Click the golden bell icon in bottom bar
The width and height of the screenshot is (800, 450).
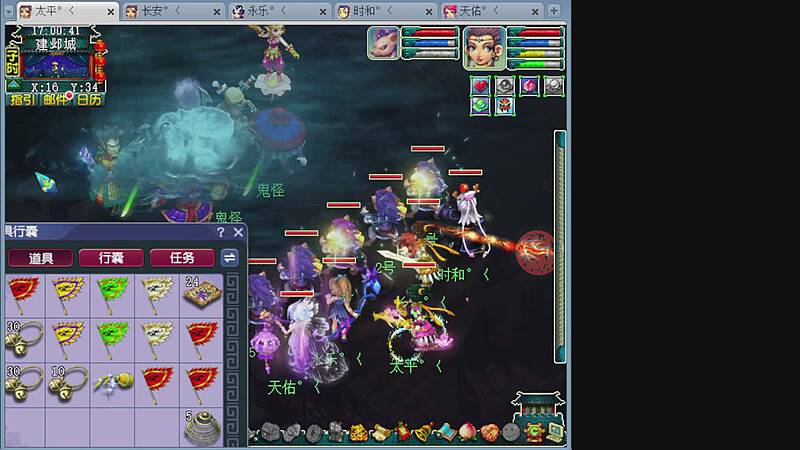[x=423, y=433]
